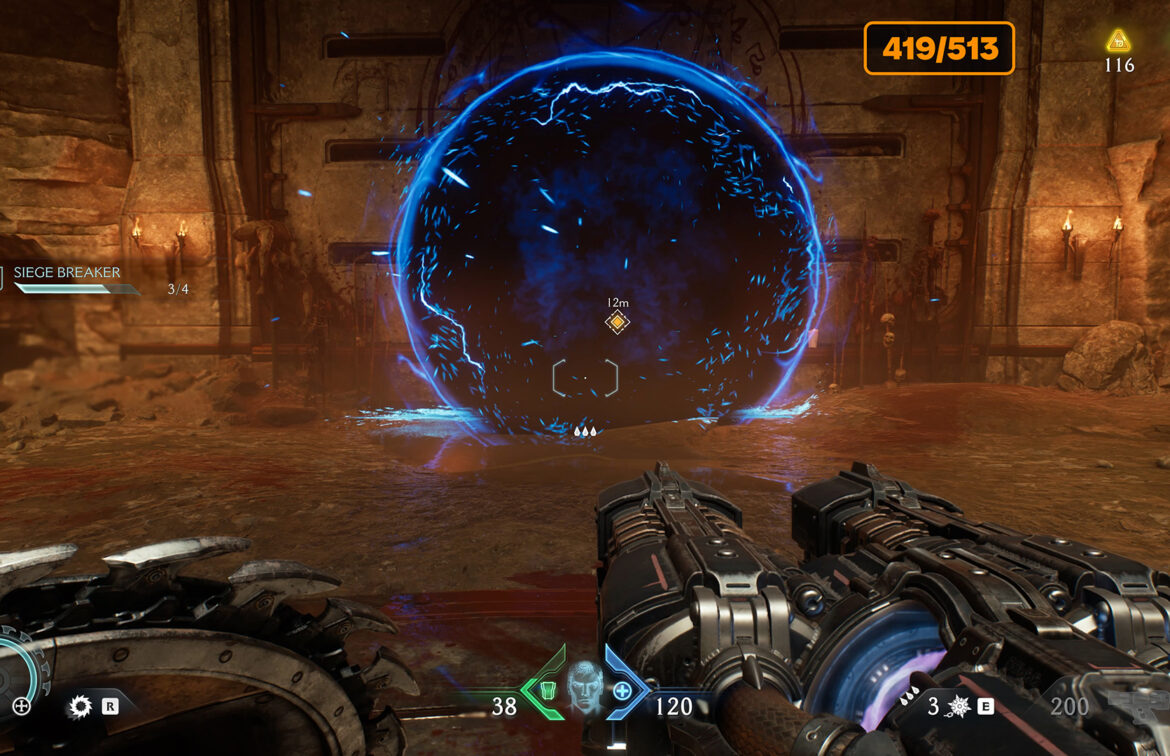1170x756 pixels.
Task: Click the circled plus icon in the corner
Action: pos(21,706)
